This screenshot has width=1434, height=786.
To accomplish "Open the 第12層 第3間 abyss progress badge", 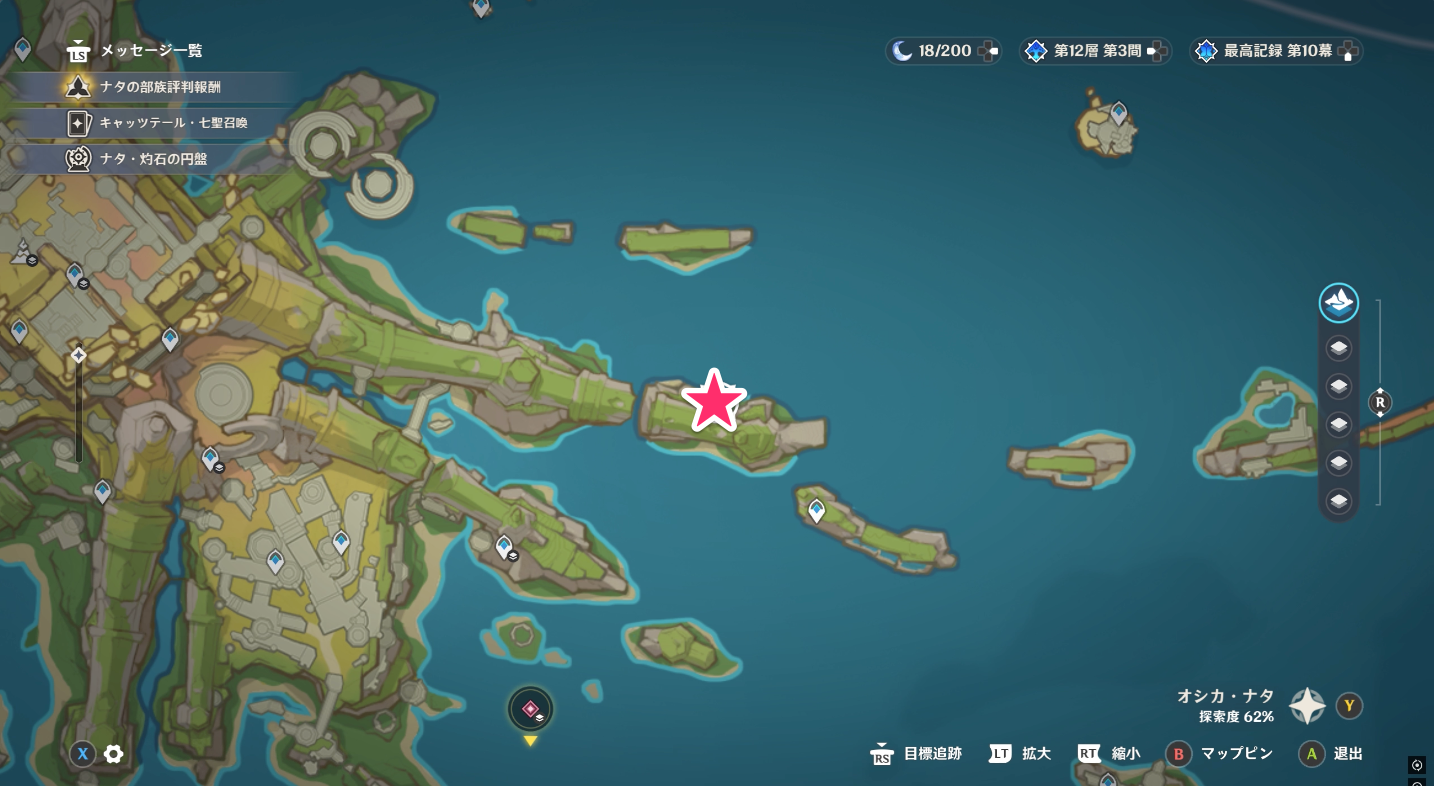I will (x=1094, y=51).
